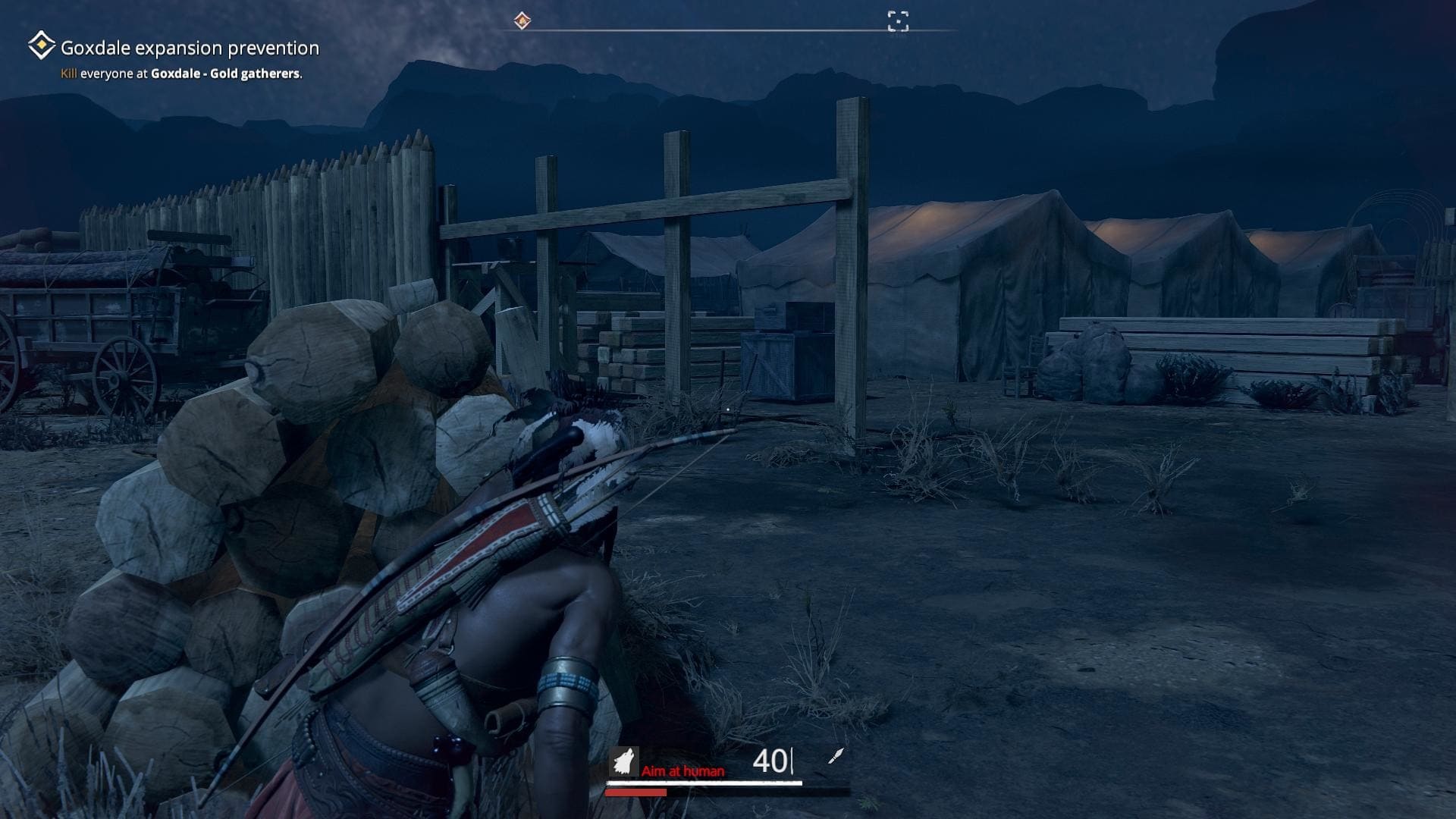The image size is (1456, 819).
Task: Select the arrow ammo type icon
Action: [835, 756]
